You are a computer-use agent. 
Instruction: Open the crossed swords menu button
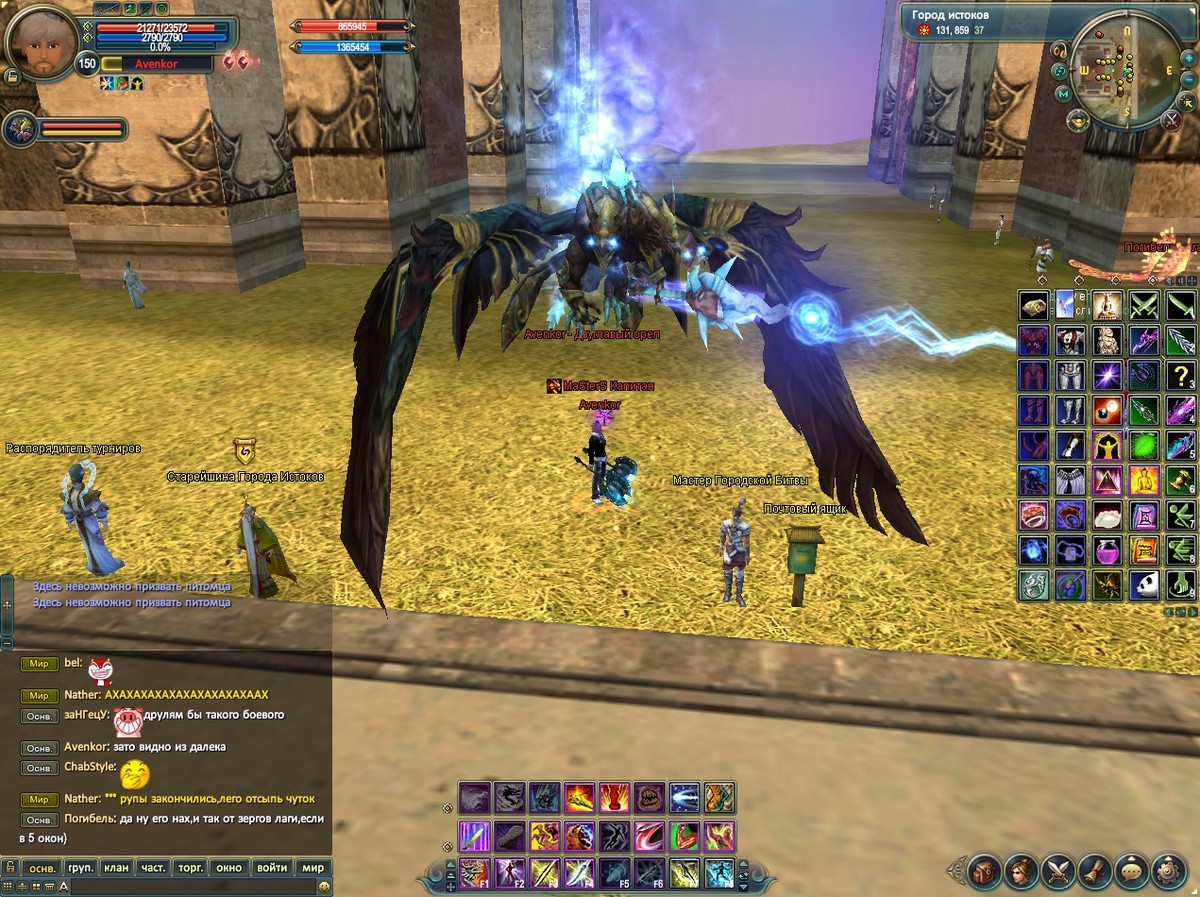1058,871
